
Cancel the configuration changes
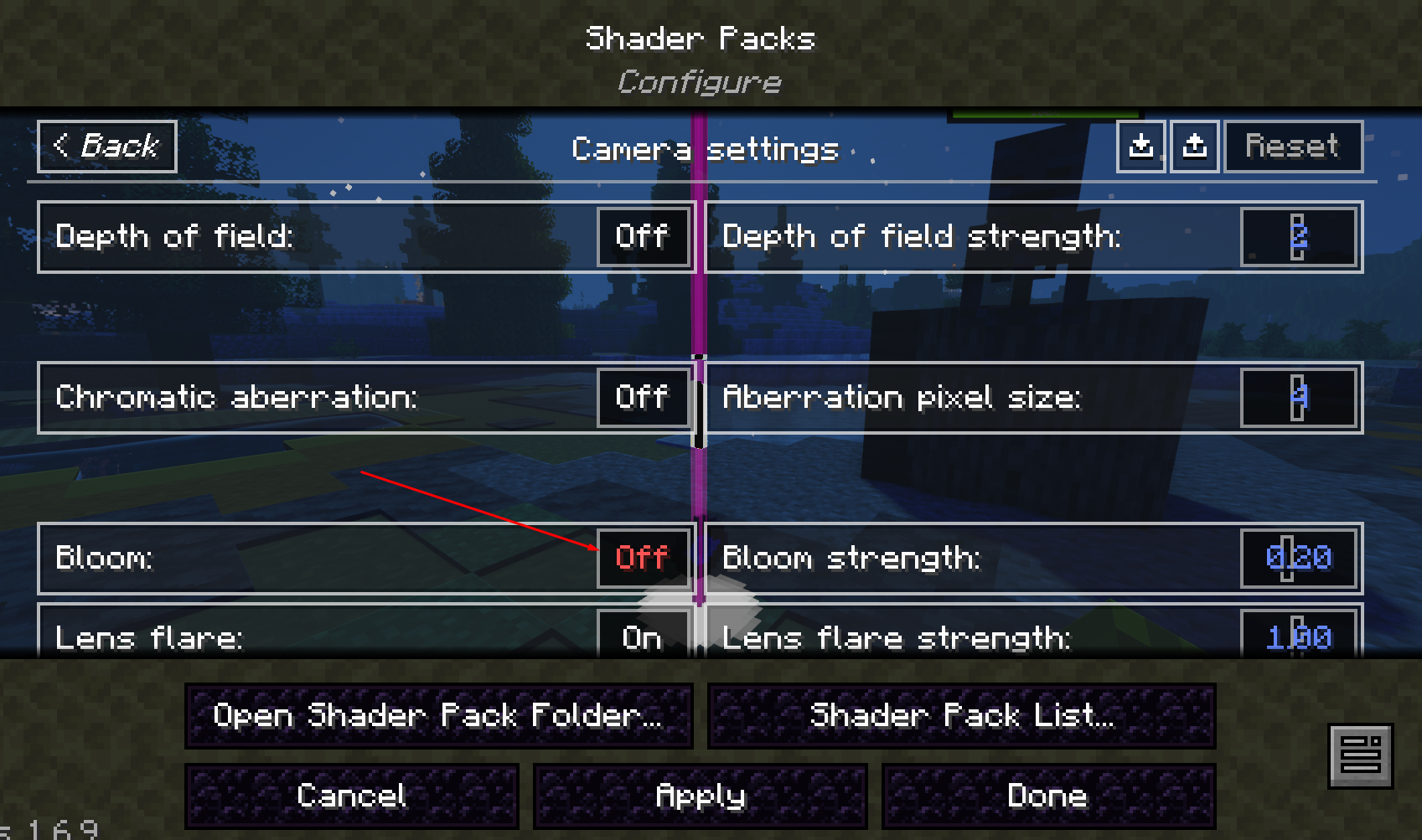352,796
